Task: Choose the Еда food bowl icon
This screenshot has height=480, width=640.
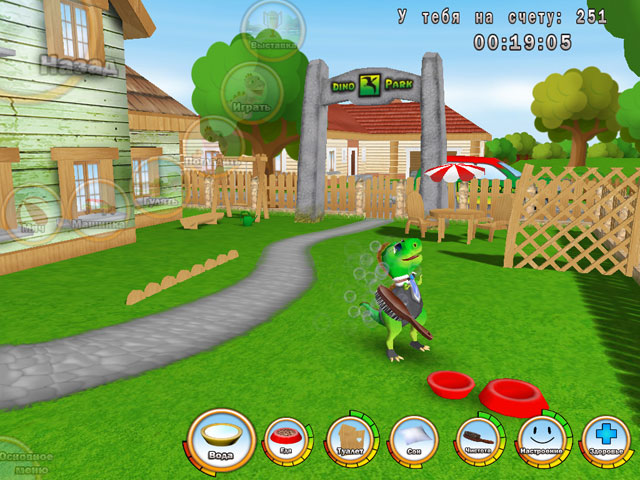Action: tap(284, 441)
